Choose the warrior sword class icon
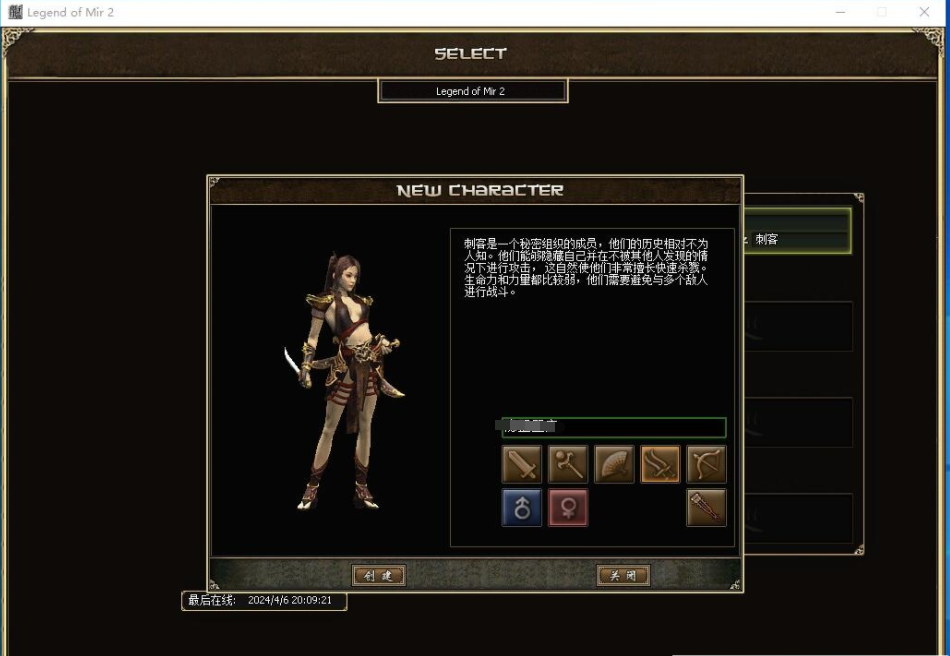Screen dimensions: 950x656 click(x=521, y=464)
